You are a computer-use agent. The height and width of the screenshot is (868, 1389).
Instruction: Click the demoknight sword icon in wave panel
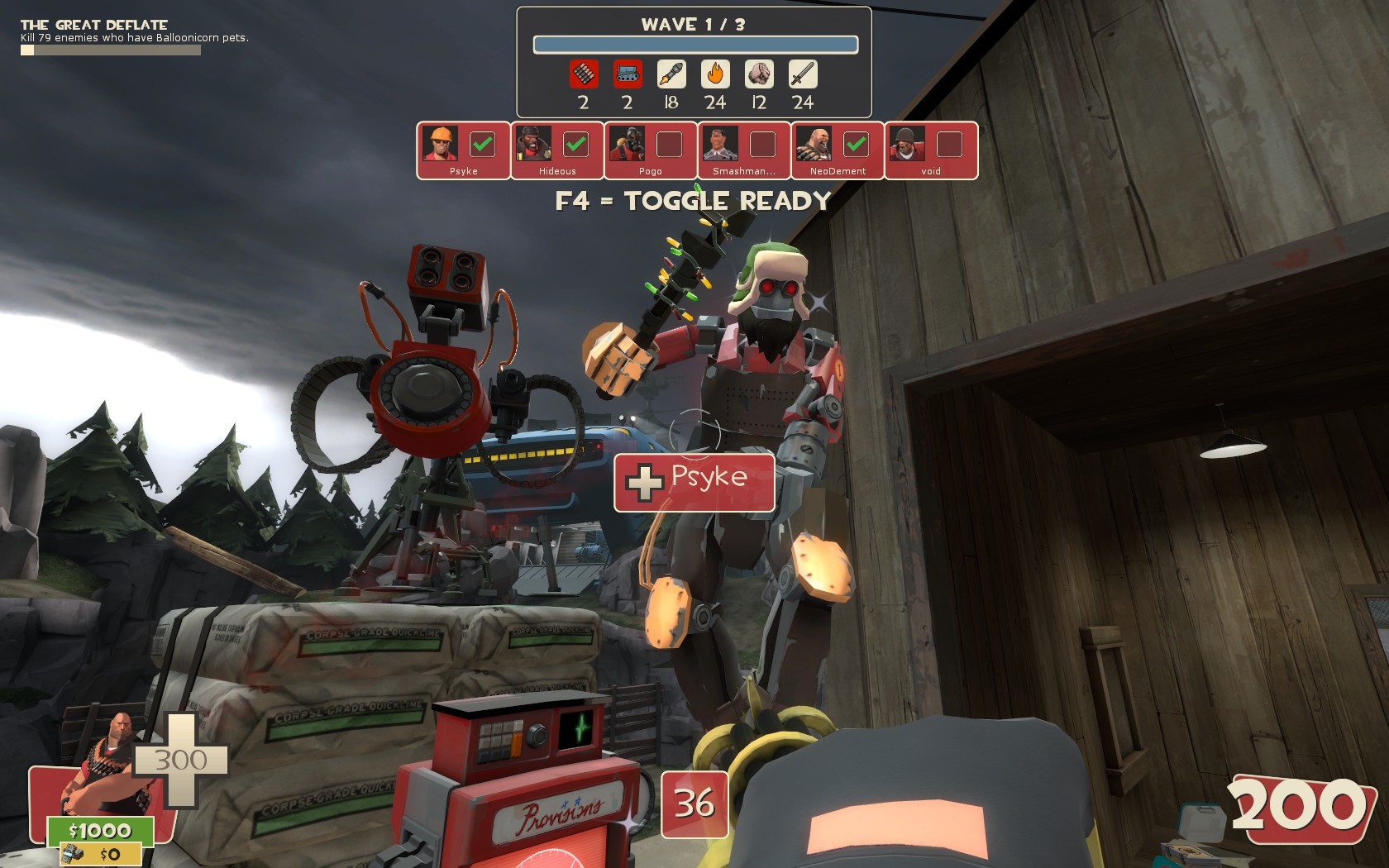pyautogui.click(x=802, y=76)
